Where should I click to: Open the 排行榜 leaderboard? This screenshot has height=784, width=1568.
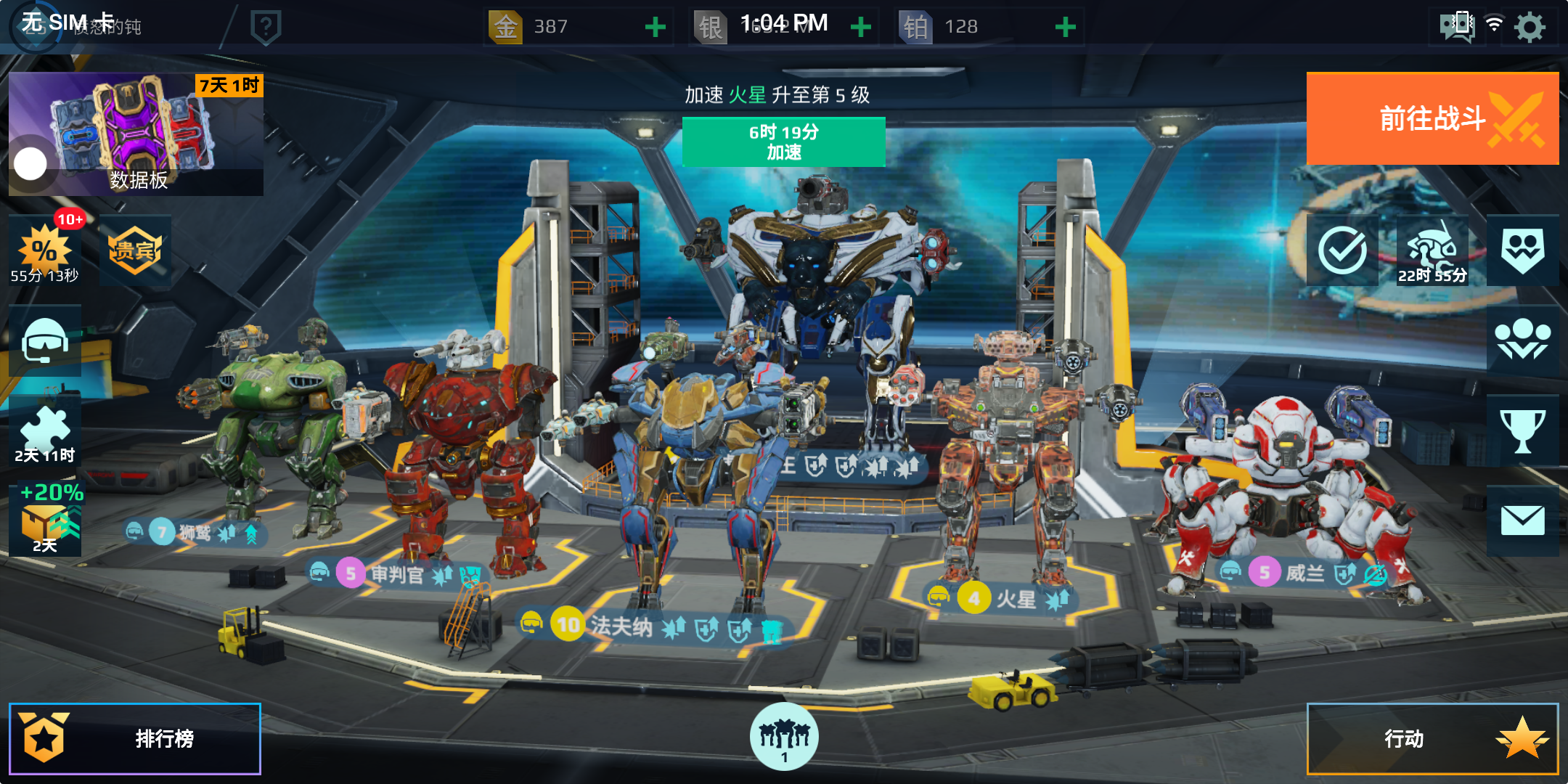point(135,738)
